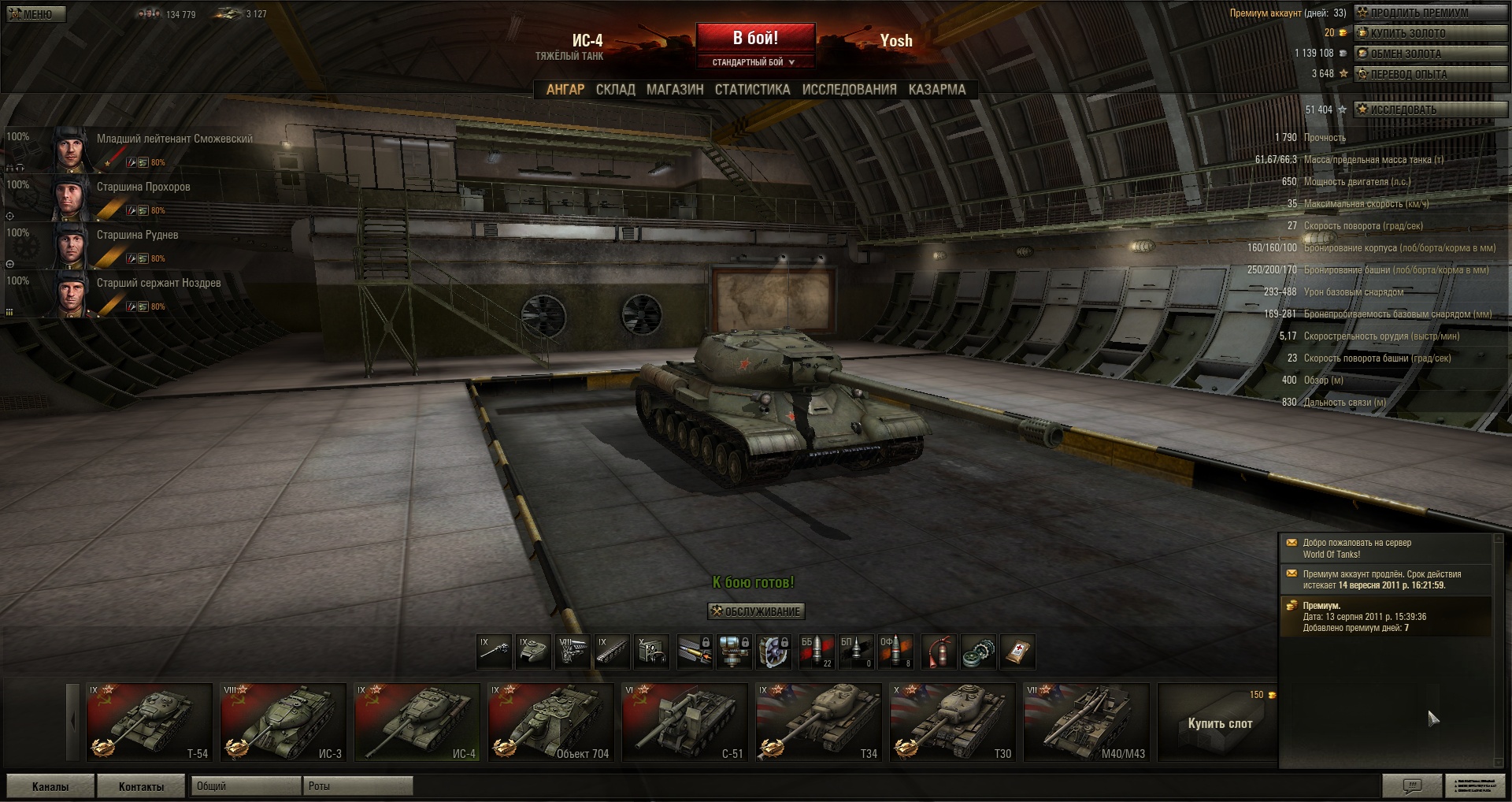Go to the ИССЛЕДОВАНИЯ tab
Screen dimensions: 1512x802
click(849, 90)
